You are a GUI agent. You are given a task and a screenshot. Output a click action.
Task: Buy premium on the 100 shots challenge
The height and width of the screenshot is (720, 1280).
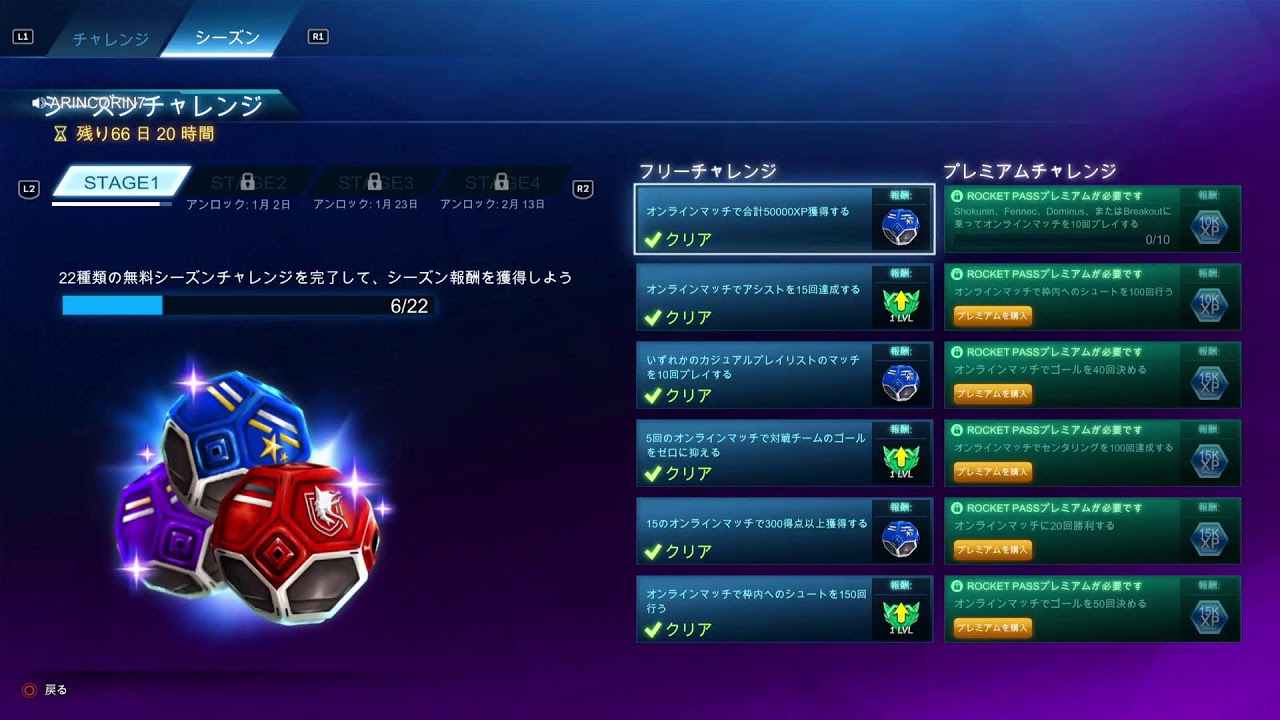pyautogui.click(x=992, y=316)
